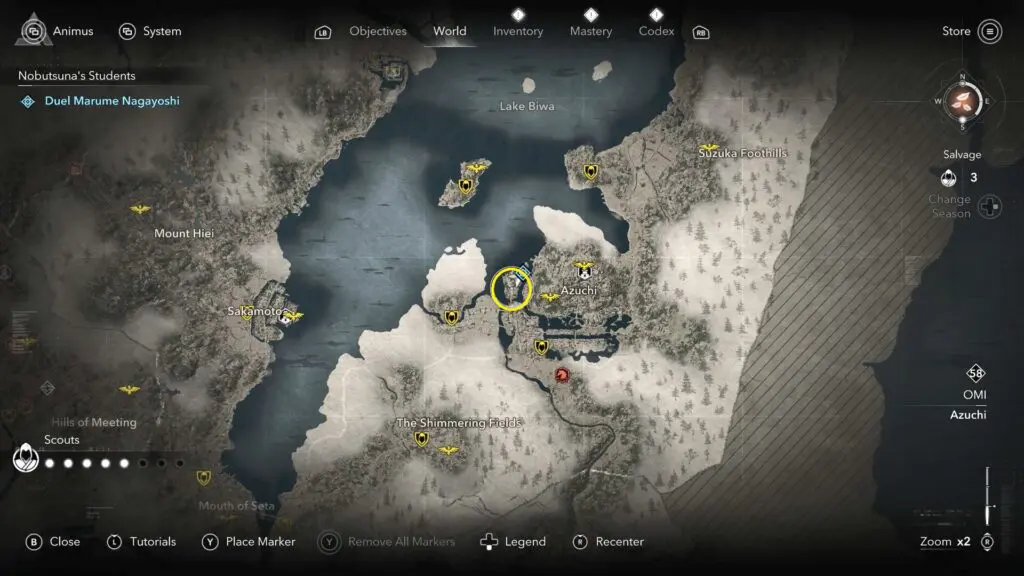This screenshot has height=576, width=1024.
Task: Recenter the map
Action: tap(608, 541)
